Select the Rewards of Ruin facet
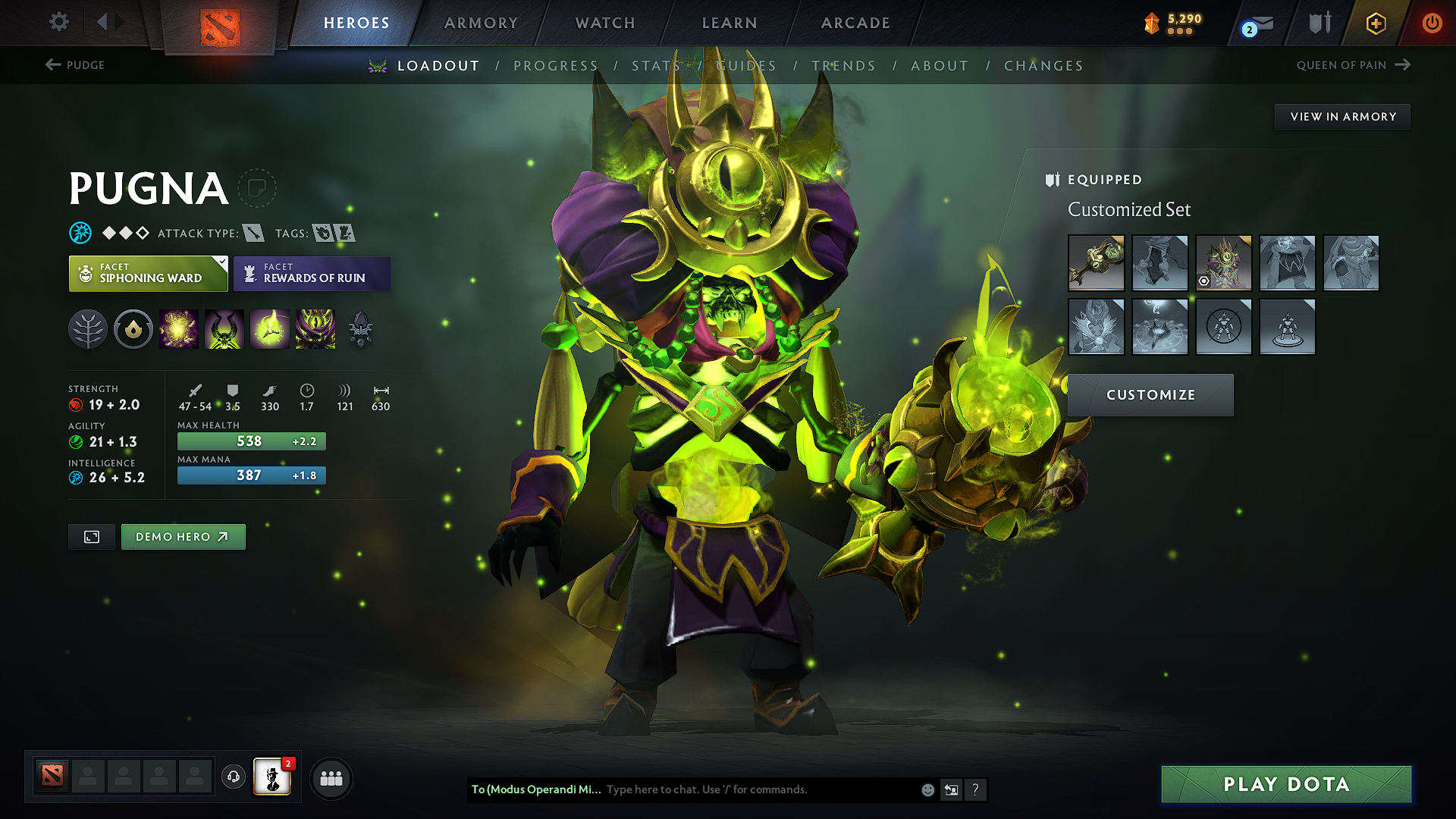Screen dimensions: 1456x819 tap(312, 274)
